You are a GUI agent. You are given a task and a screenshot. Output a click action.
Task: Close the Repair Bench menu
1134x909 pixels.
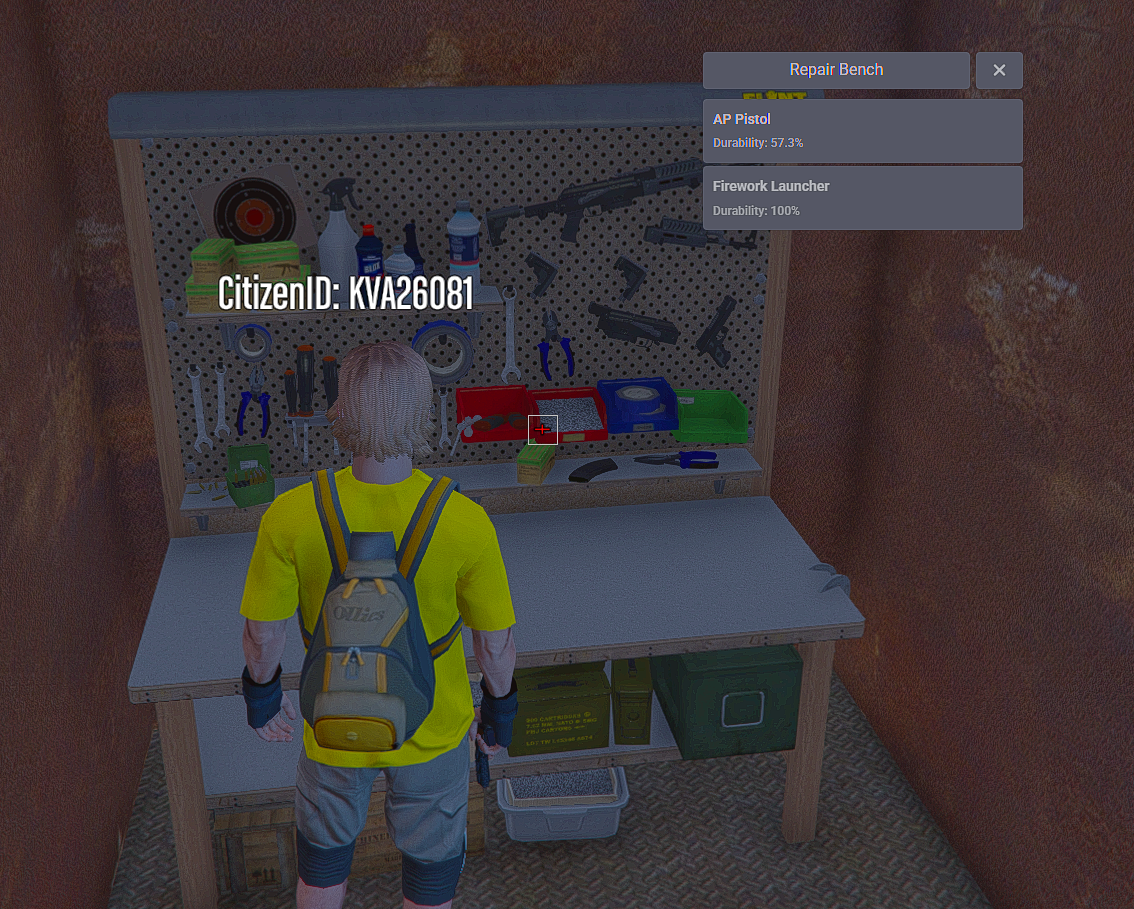click(999, 71)
